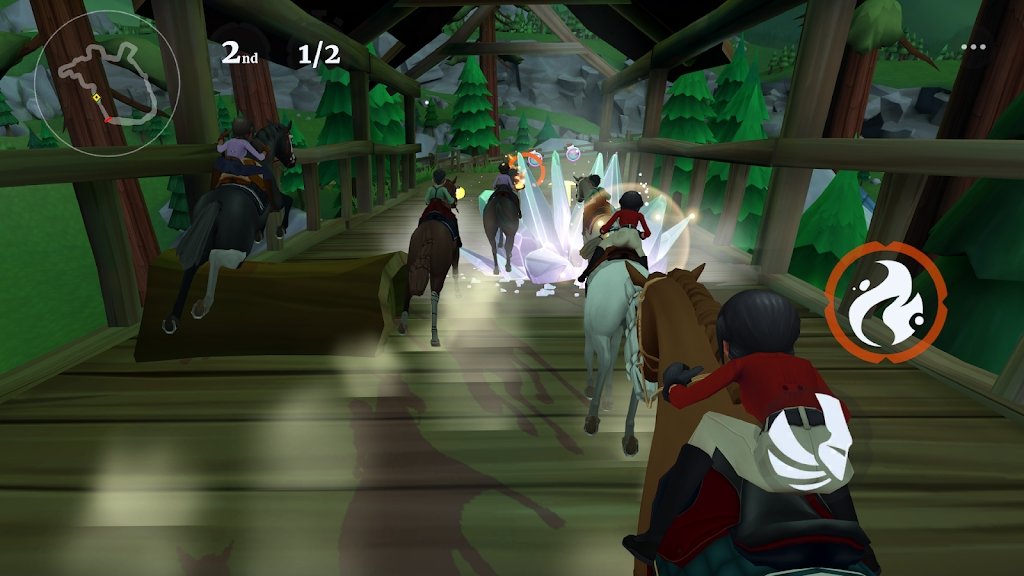Open the three-dot options menu
1024x576 pixels.
click(x=972, y=47)
